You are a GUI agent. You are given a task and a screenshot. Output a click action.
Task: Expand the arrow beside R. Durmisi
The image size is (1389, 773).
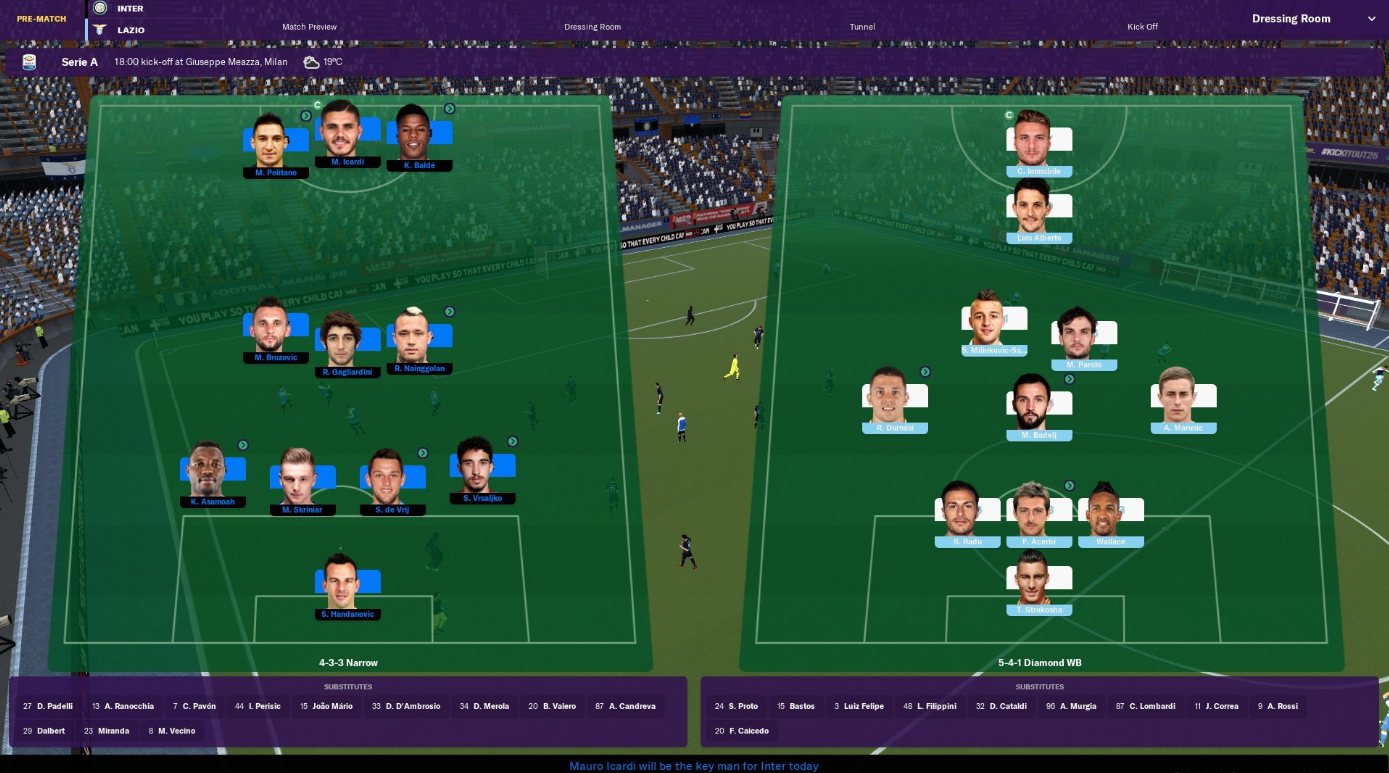pyautogui.click(x=925, y=371)
